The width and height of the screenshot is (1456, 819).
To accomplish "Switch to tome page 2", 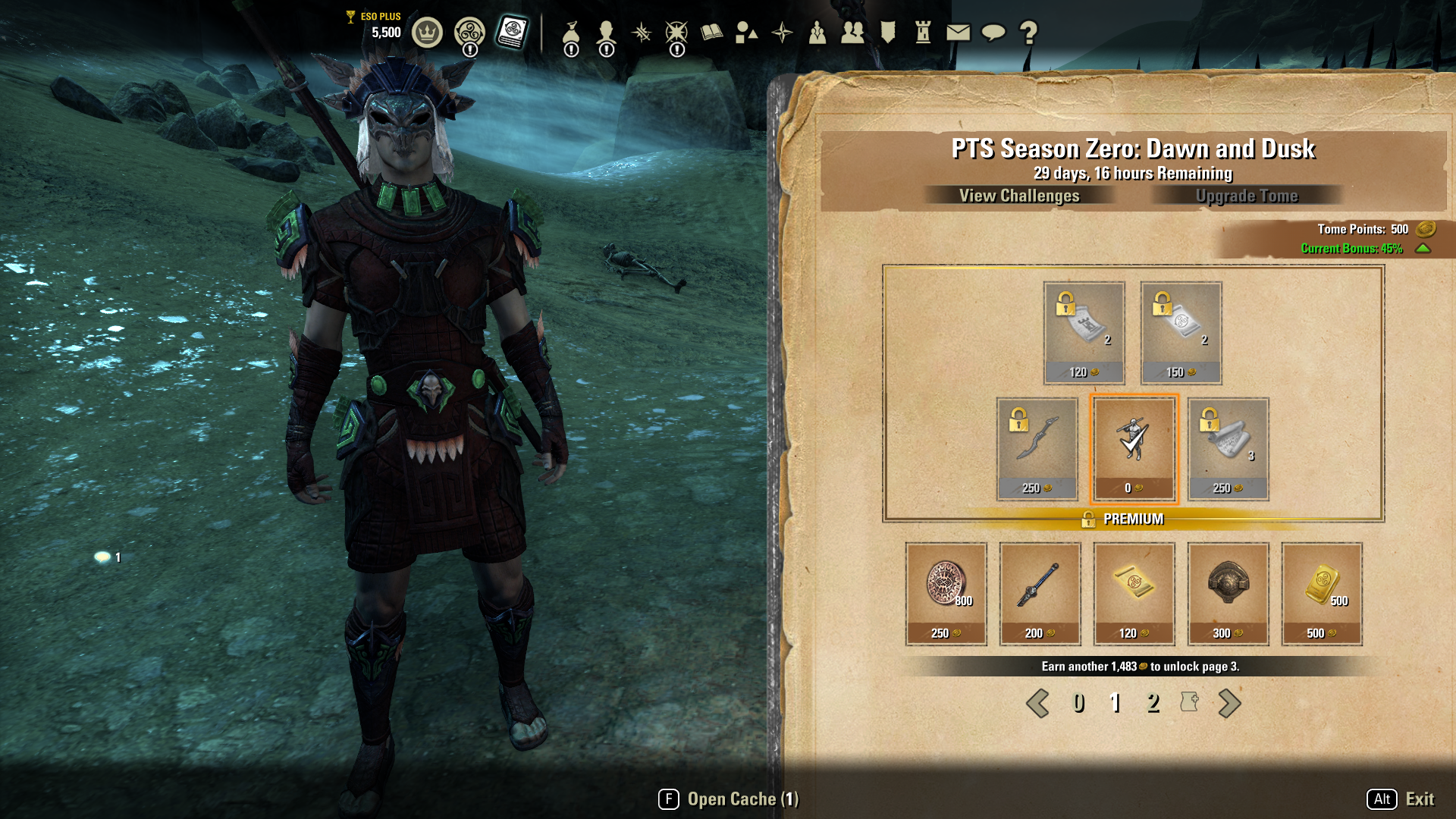I will click(1153, 703).
